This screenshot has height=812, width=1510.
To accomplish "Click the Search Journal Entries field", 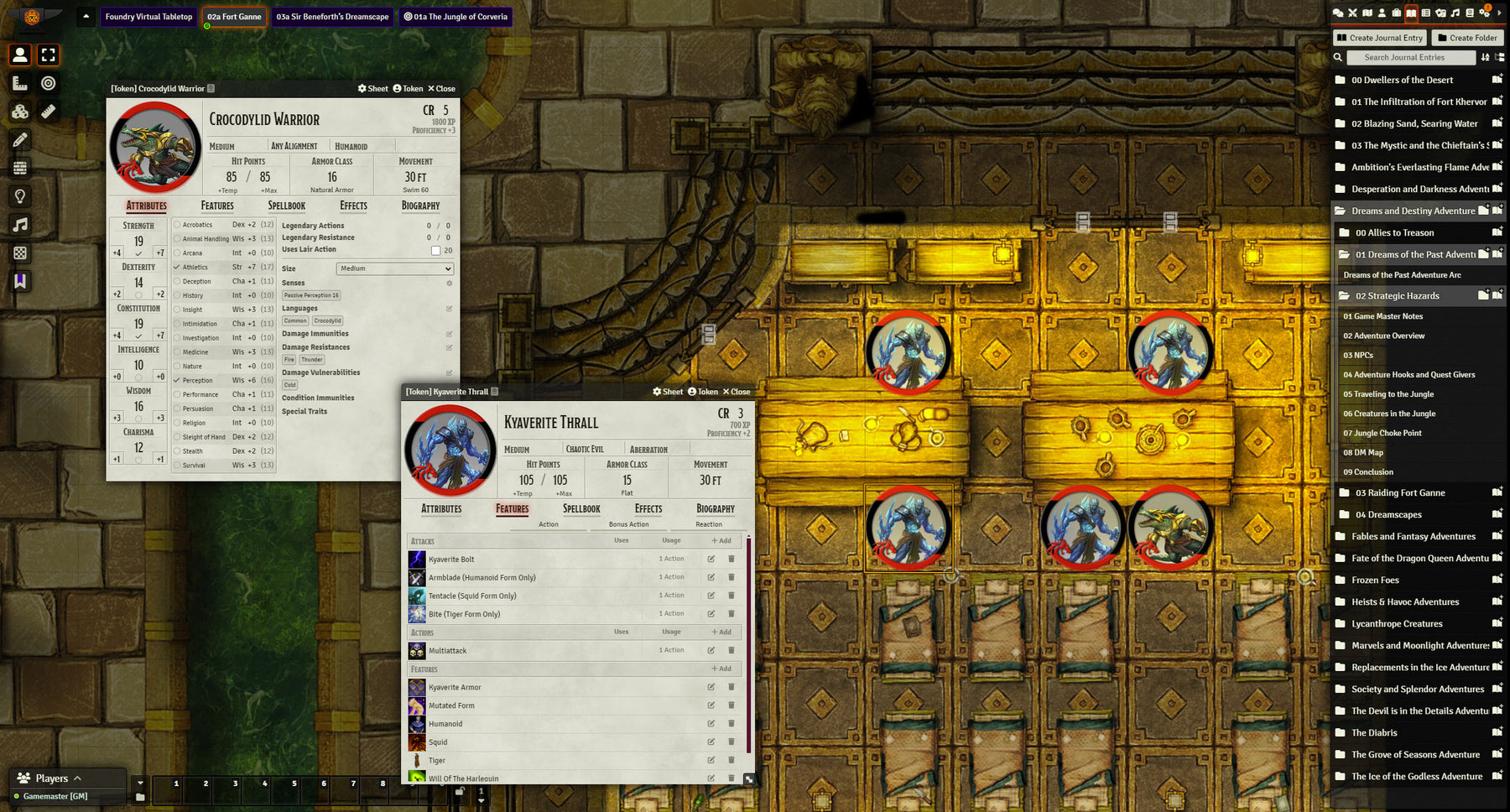I will point(1412,57).
